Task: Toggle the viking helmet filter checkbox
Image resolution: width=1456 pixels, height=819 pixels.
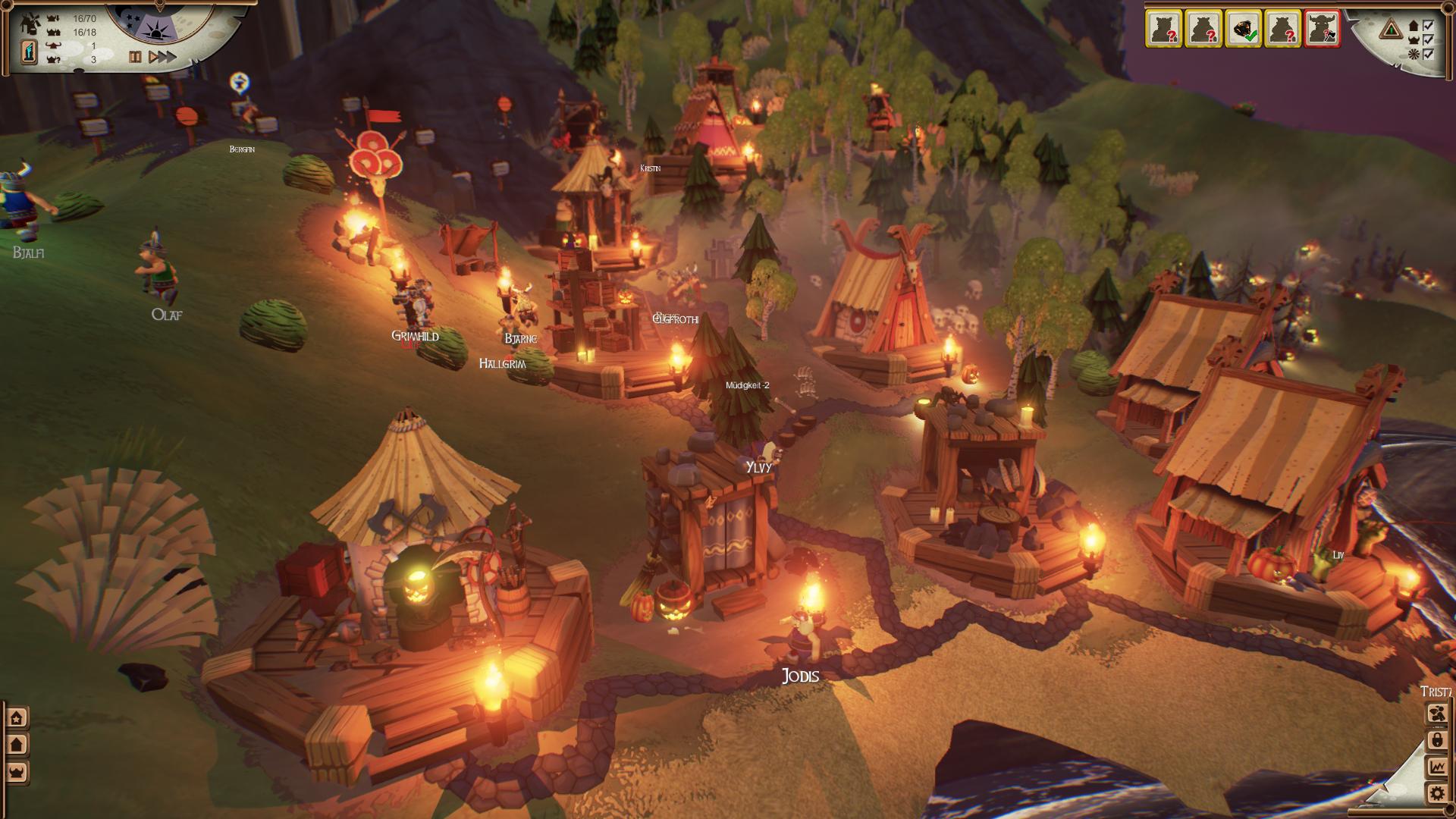Action: click(x=1428, y=39)
